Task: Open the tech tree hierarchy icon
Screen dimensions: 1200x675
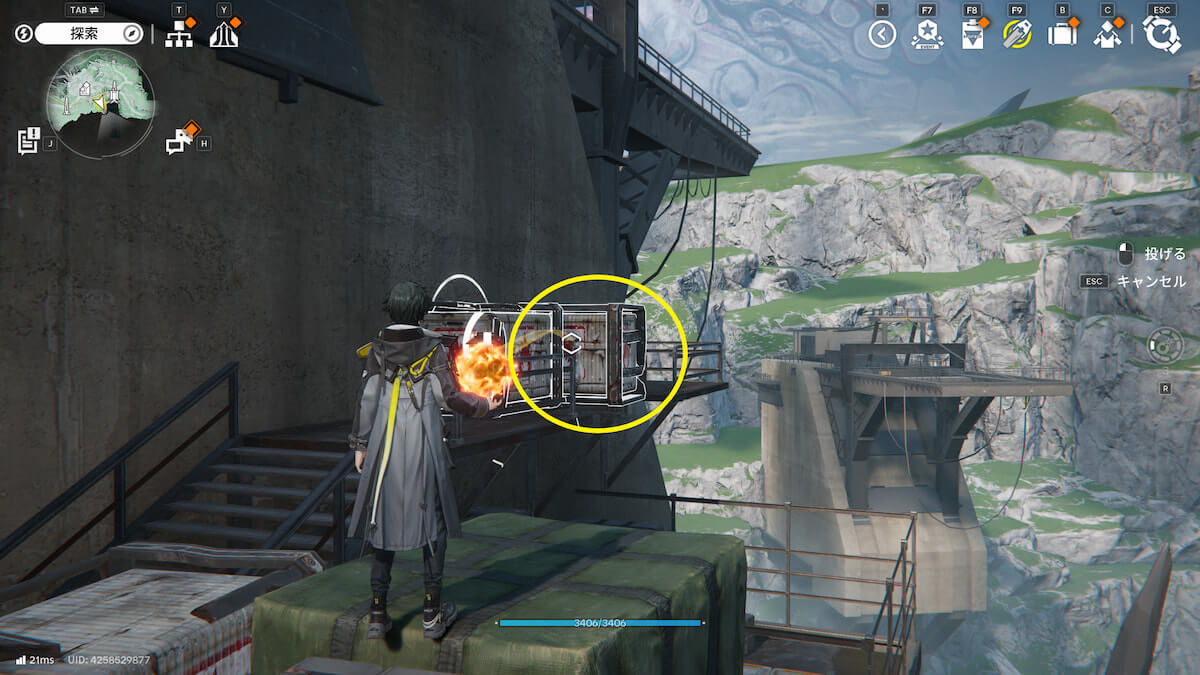Action: (179, 35)
